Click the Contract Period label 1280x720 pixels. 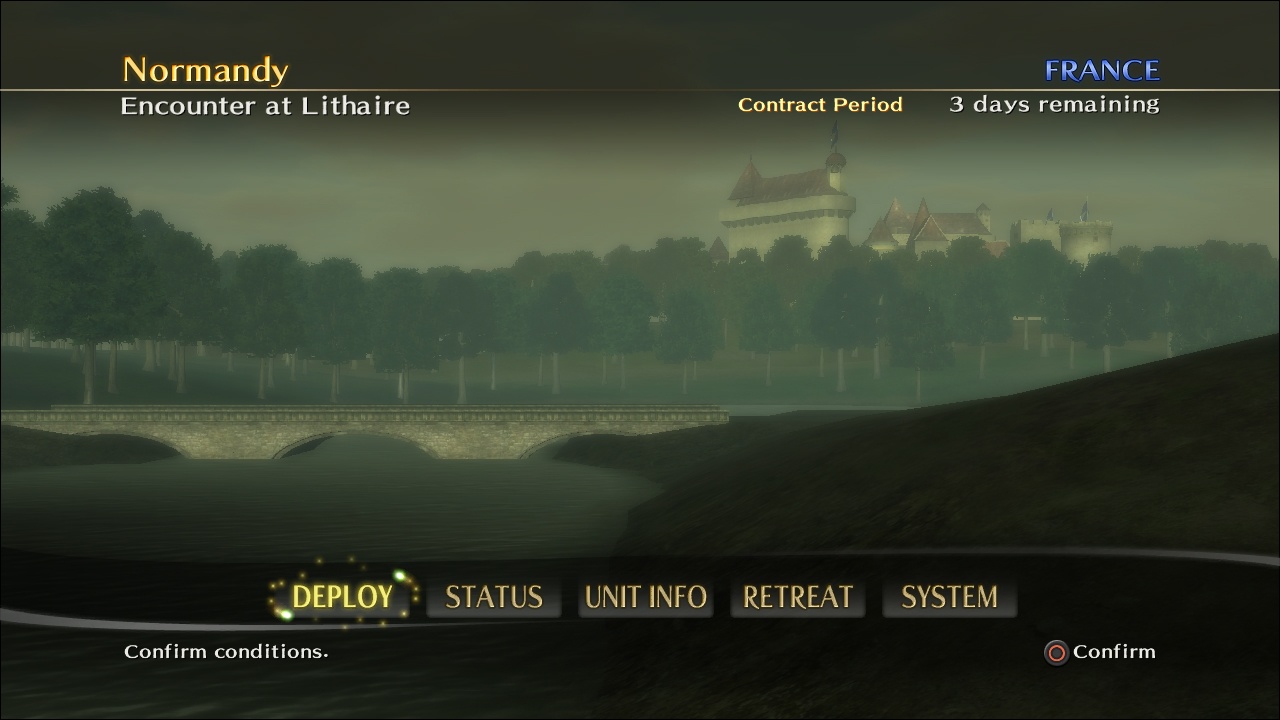coord(820,104)
